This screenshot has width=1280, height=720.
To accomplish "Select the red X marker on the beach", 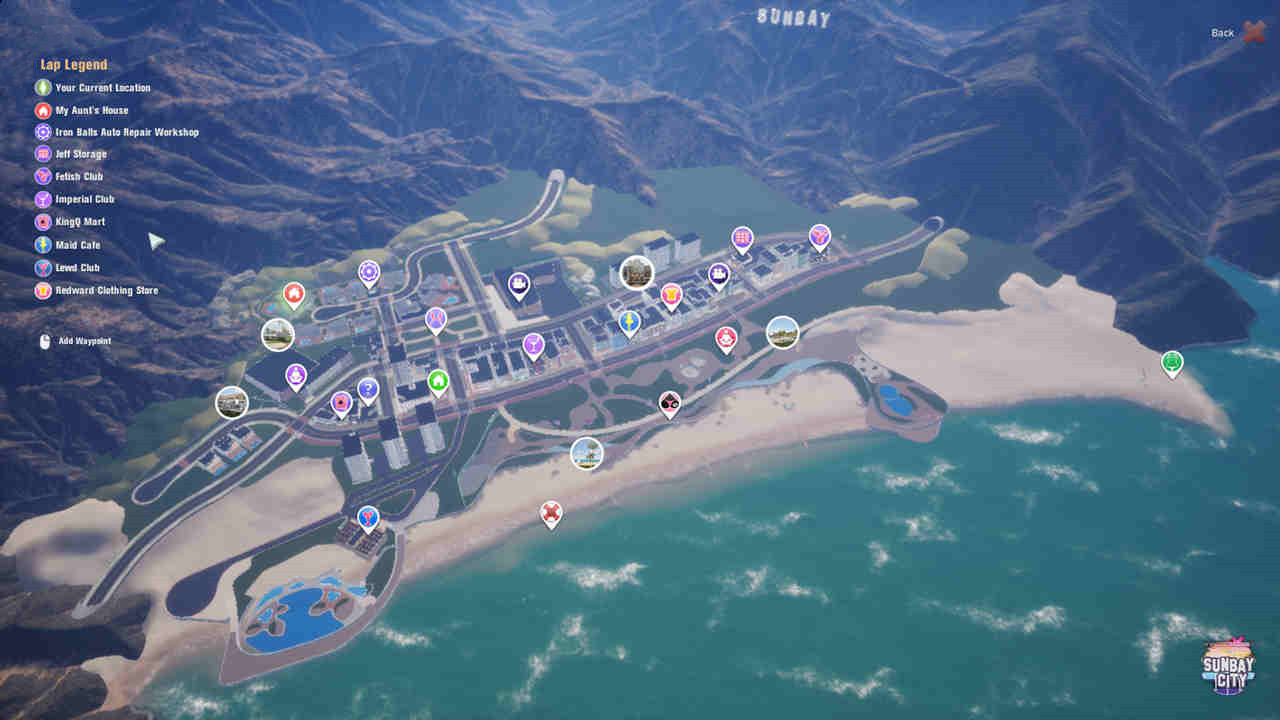I will point(551,513).
